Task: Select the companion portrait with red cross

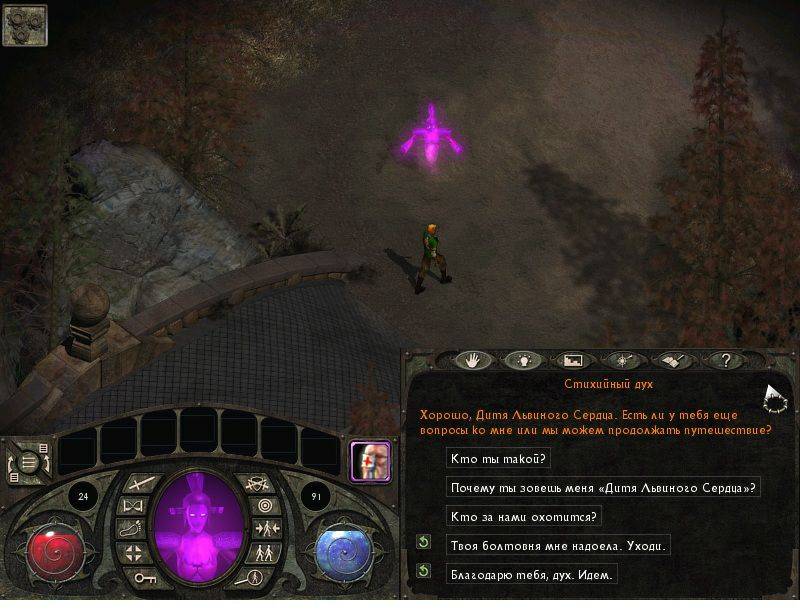Action: click(x=369, y=461)
